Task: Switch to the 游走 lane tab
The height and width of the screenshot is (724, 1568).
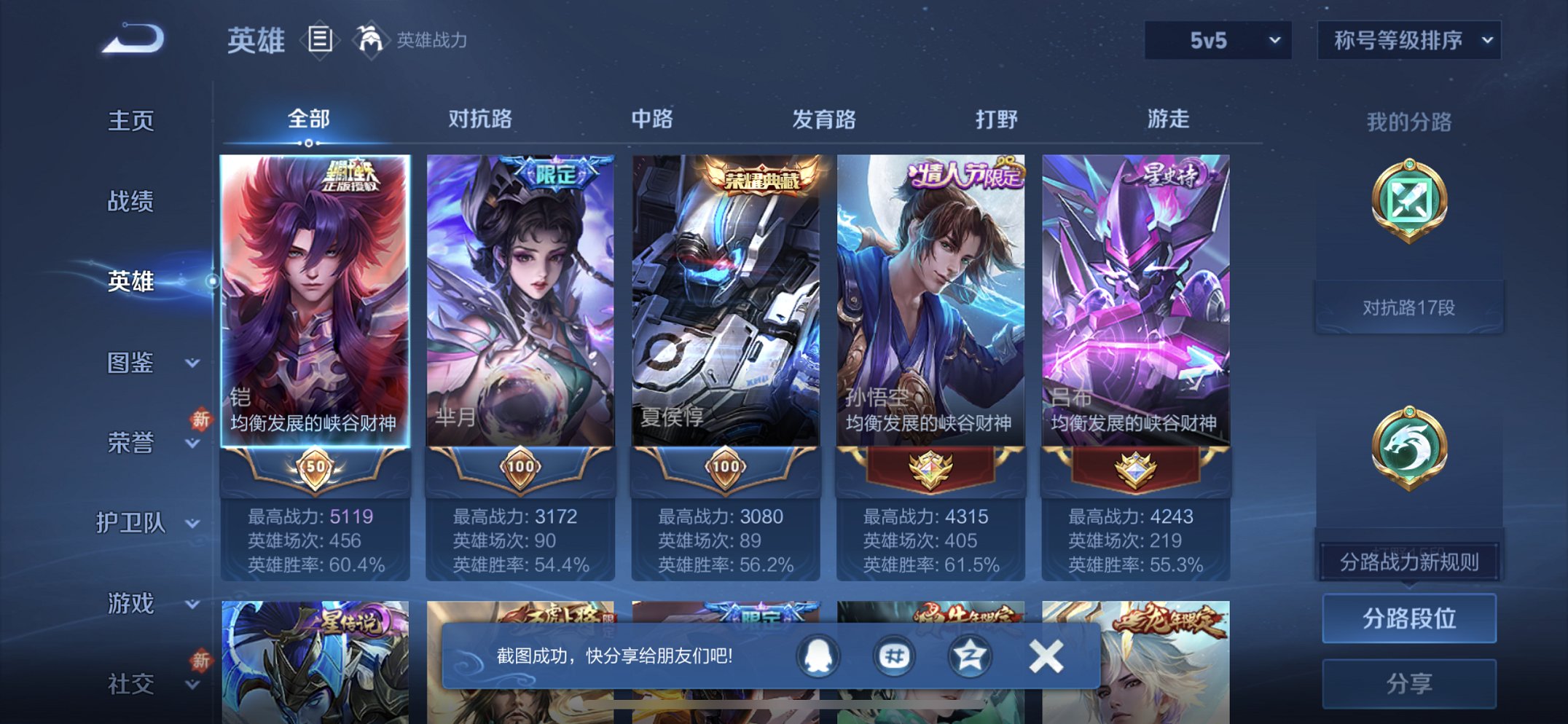Action: pyautogui.click(x=1175, y=119)
